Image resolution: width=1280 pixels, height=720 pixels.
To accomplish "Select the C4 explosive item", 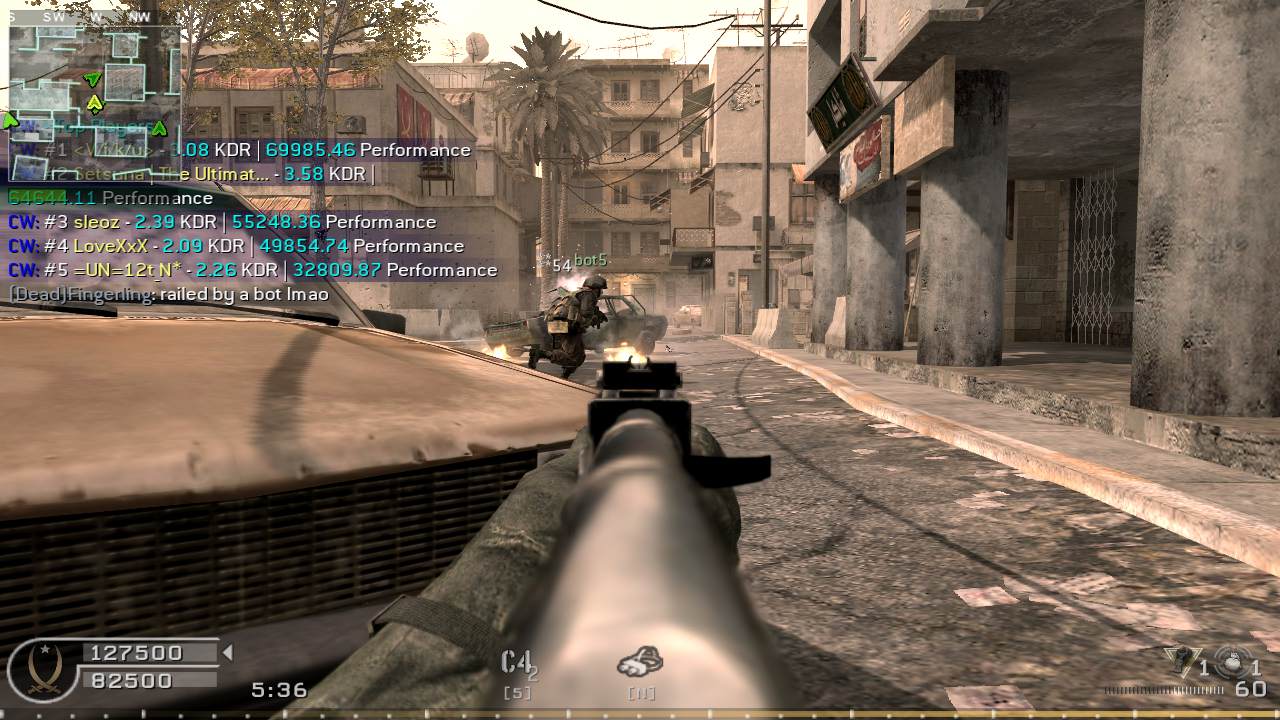I will pyautogui.click(x=516, y=663).
